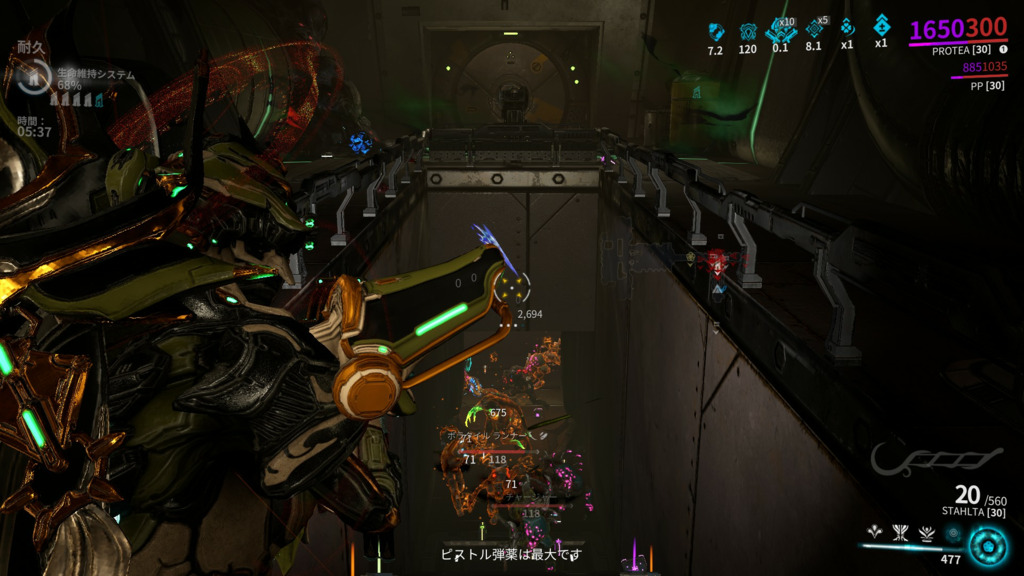Activate Protea's first ability, Grenade Fan
Image resolution: width=1024 pixels, height=576 pixels.
pyautogui.click(x=875, y=533)
